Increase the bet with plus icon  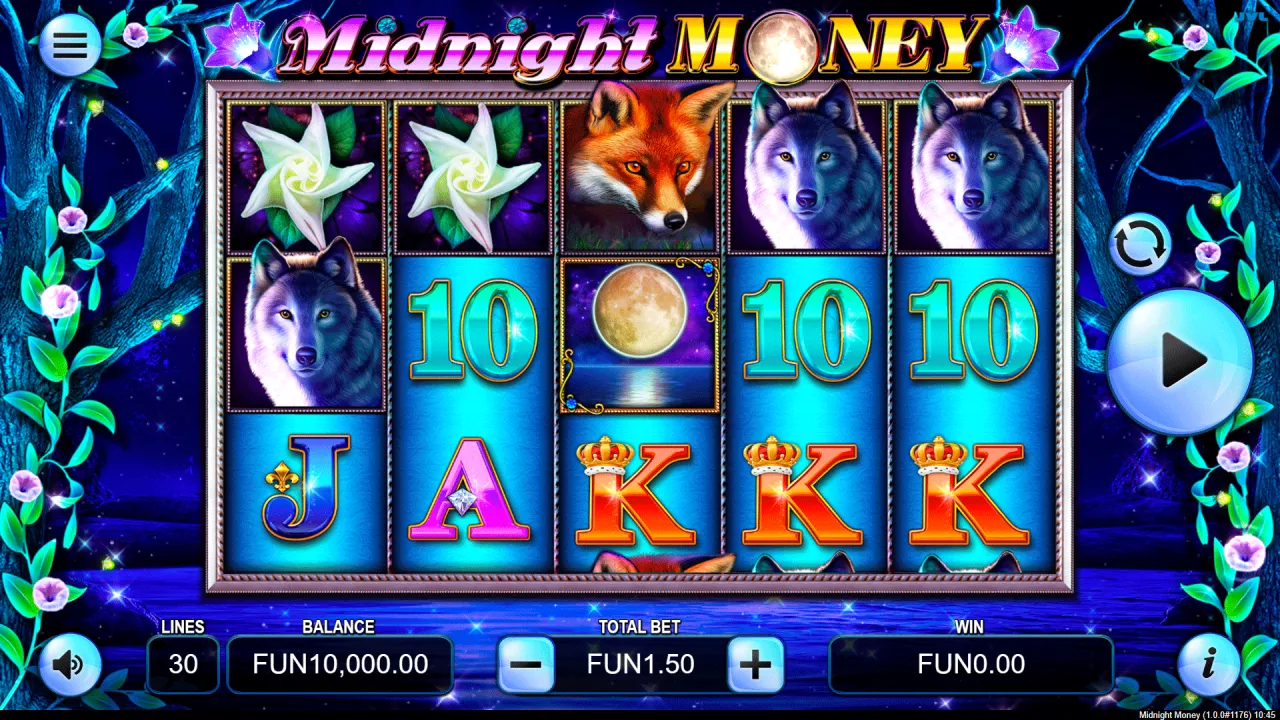point(756,664)
